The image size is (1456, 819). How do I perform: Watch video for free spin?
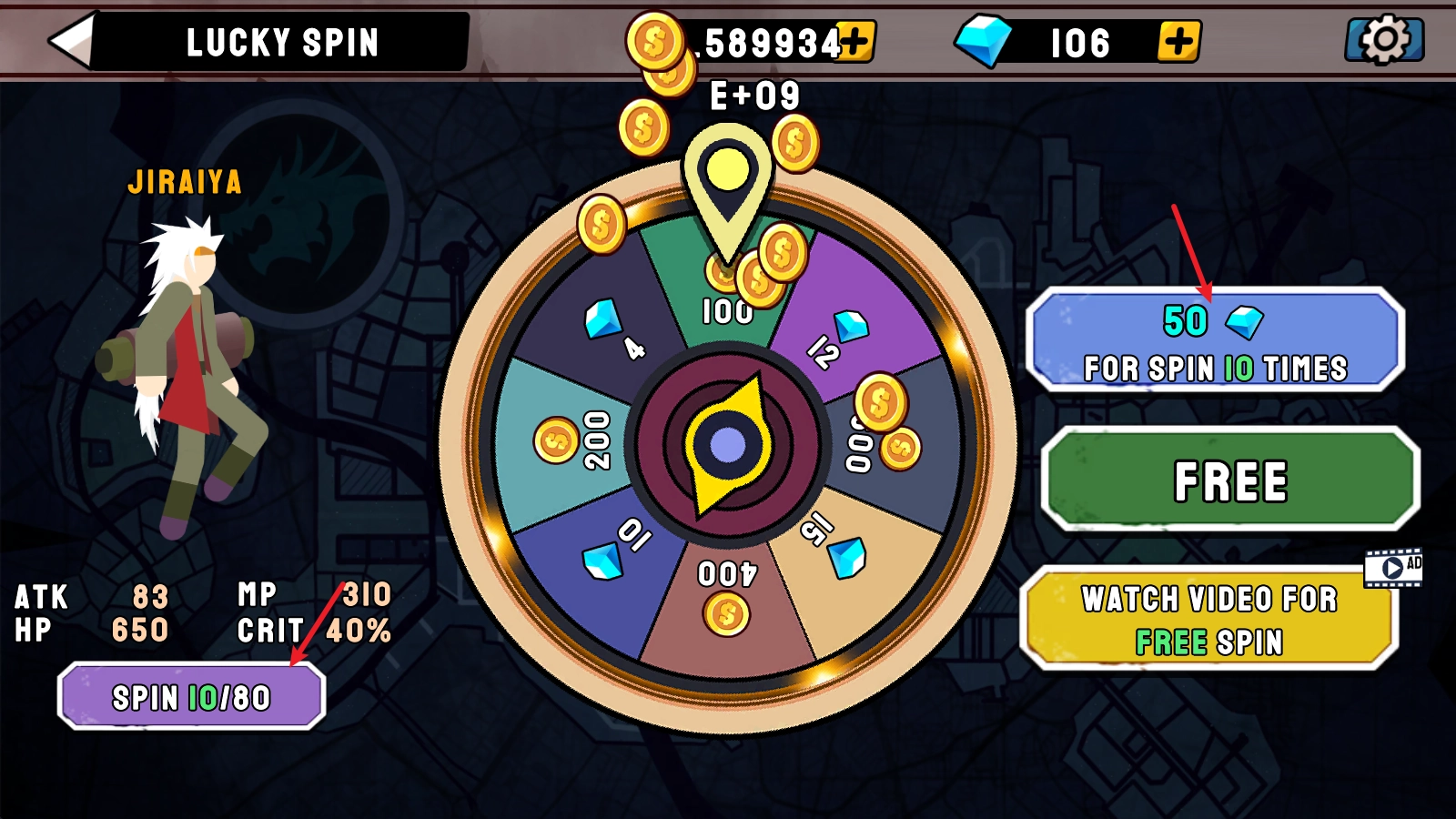tap(1209, 619)
